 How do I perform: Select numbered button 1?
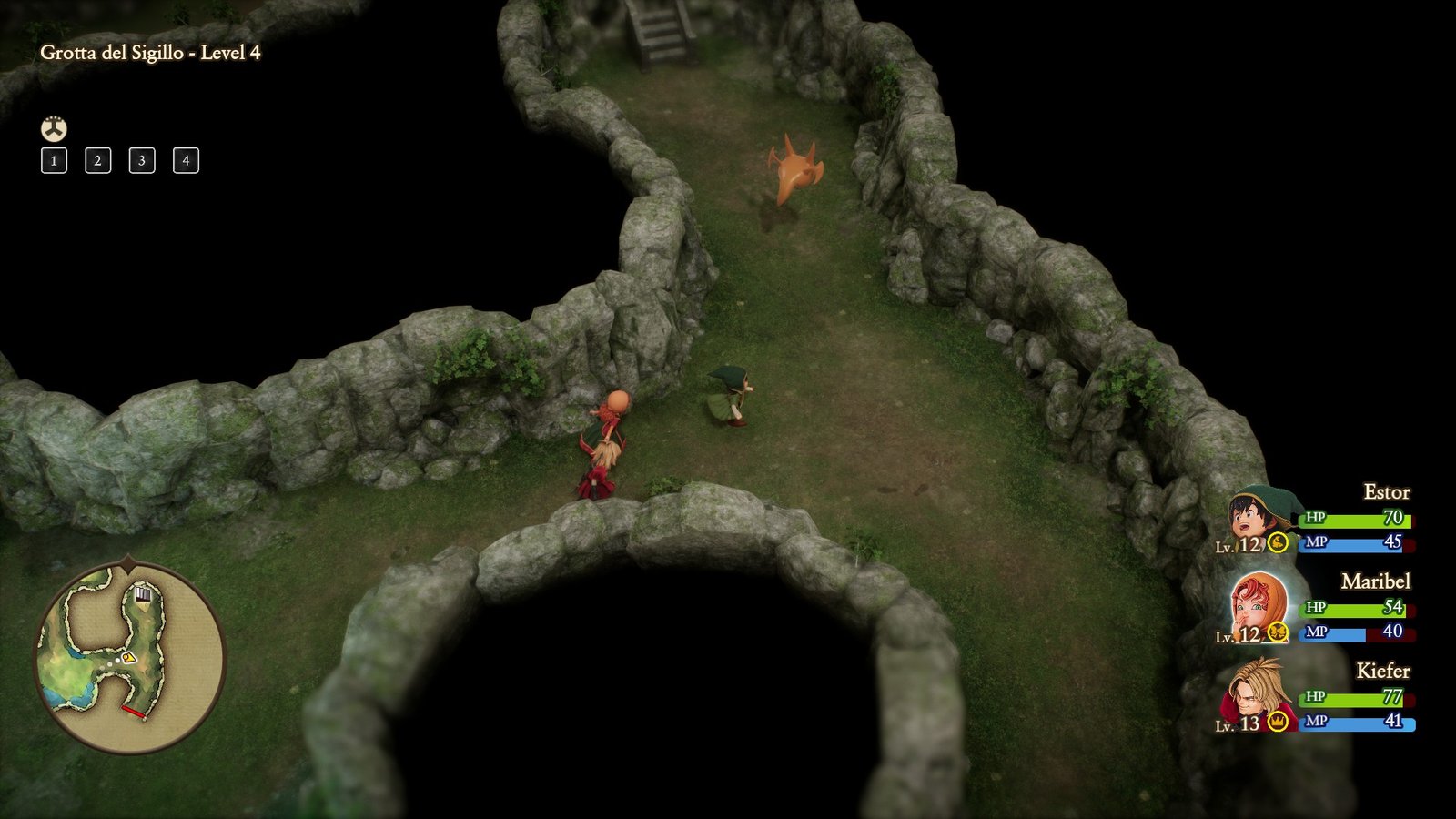pos(55,161)
